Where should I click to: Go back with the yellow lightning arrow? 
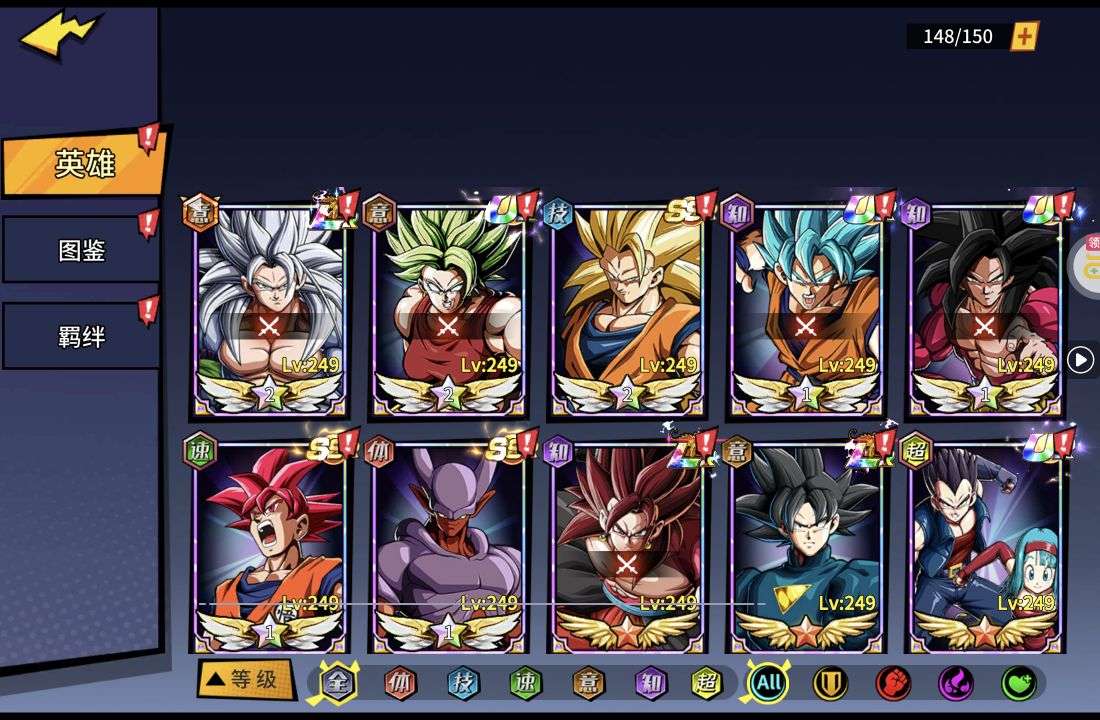coord(60,35)
